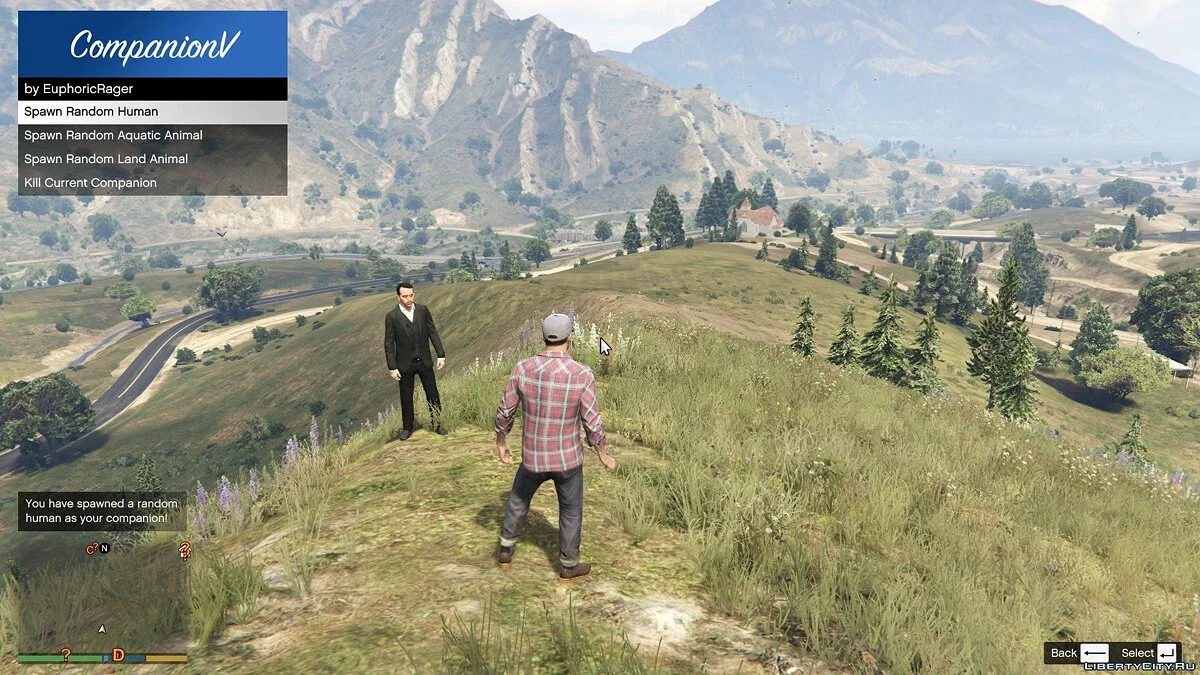Select Spawn Random Human menu entry
This screenshot has width=1200, height=675.
pos(152,112)
